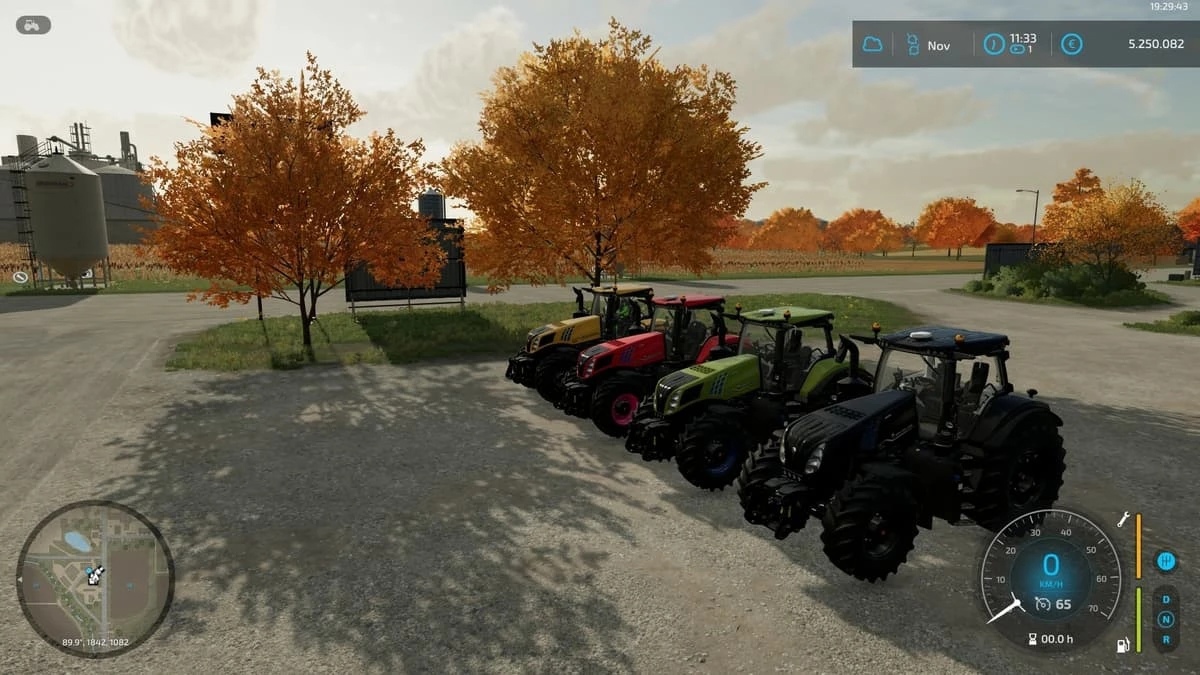Click the in-game clock icon

pyautogui.click(x=993, y=44)
